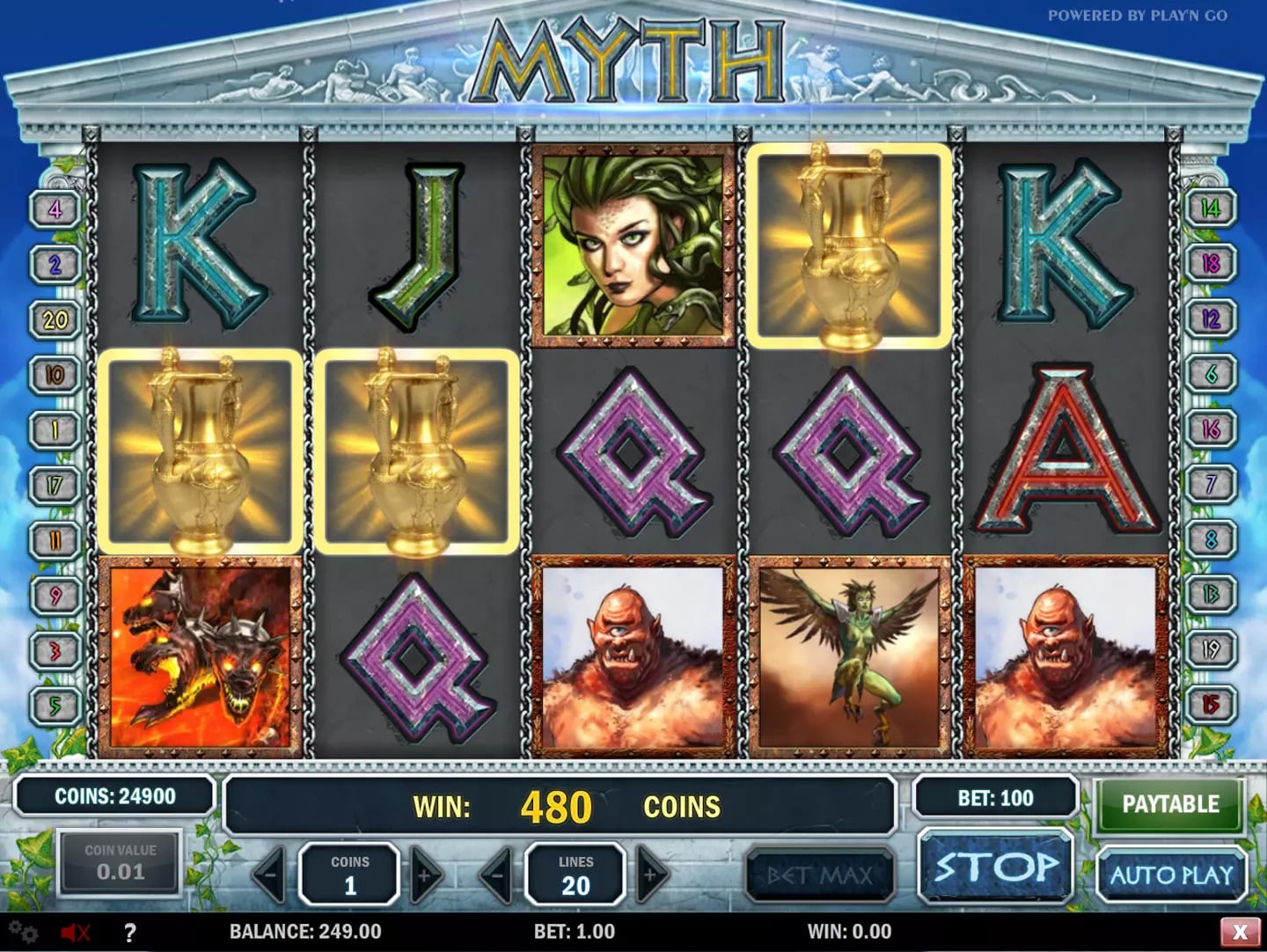Change the coin value setting
This screenshot has height=952, width=1267.
121,863
